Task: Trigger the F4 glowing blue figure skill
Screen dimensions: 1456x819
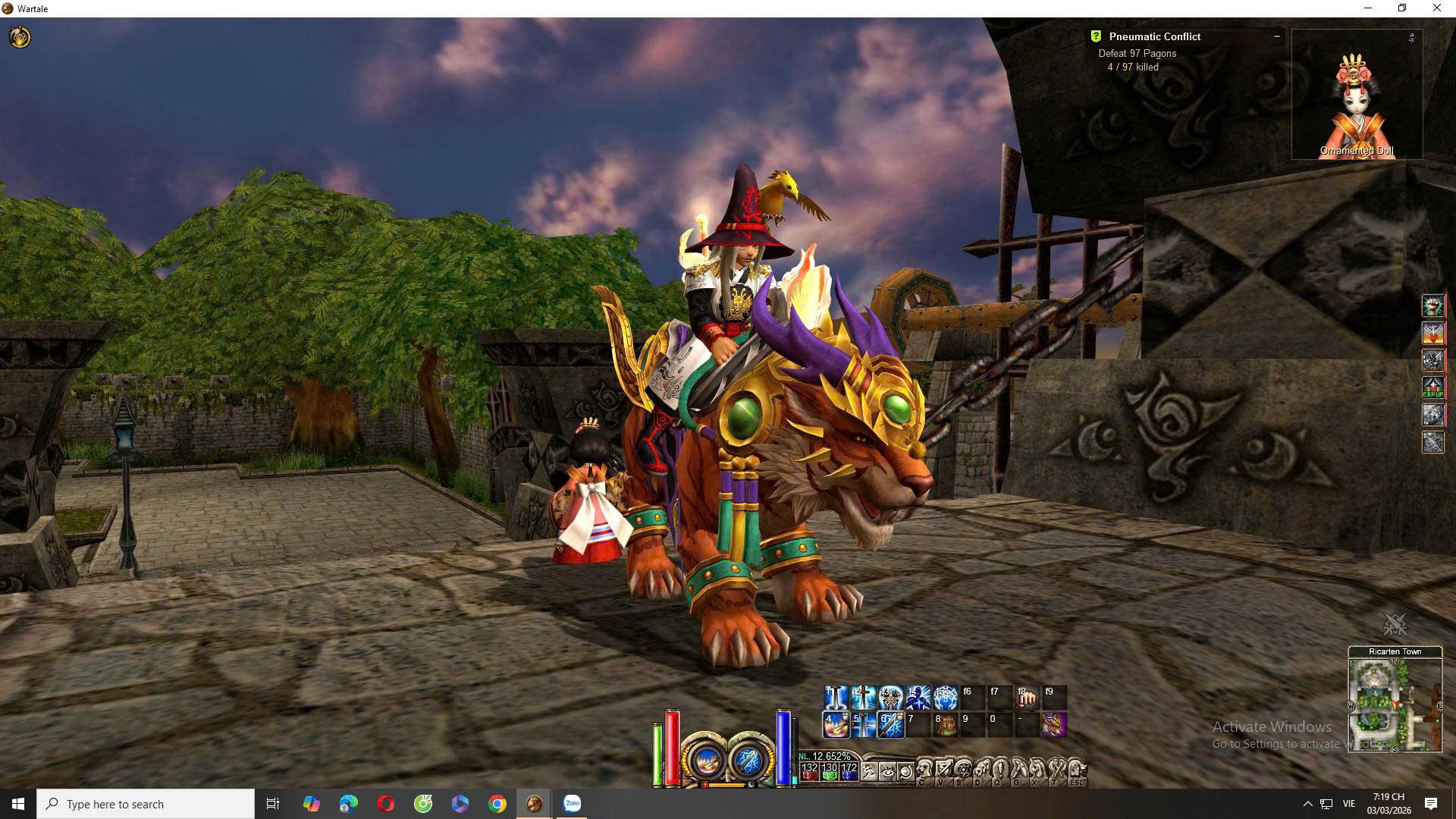Action: pos(918,697)
